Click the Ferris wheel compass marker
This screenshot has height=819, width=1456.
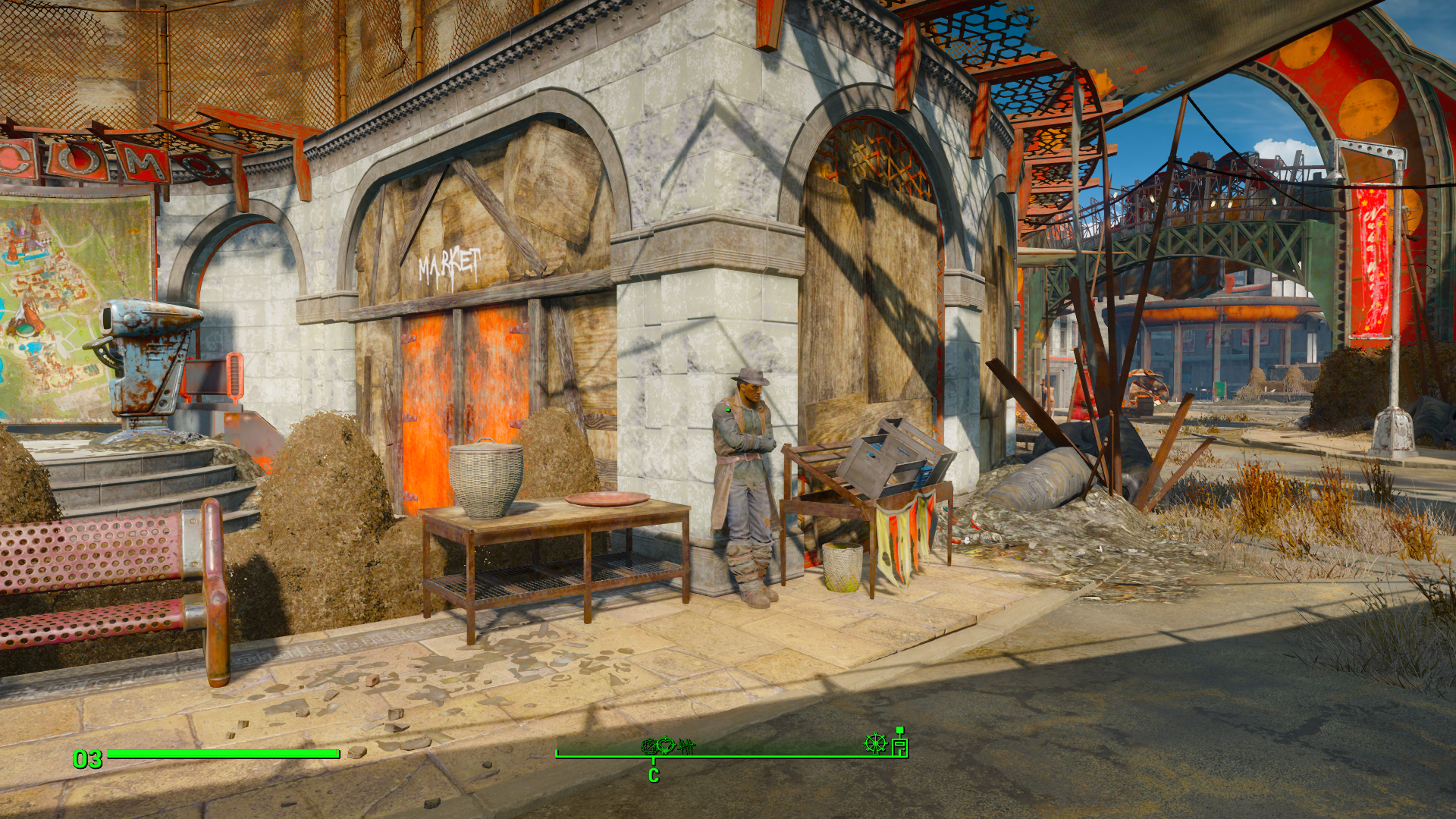coord(875,744)
